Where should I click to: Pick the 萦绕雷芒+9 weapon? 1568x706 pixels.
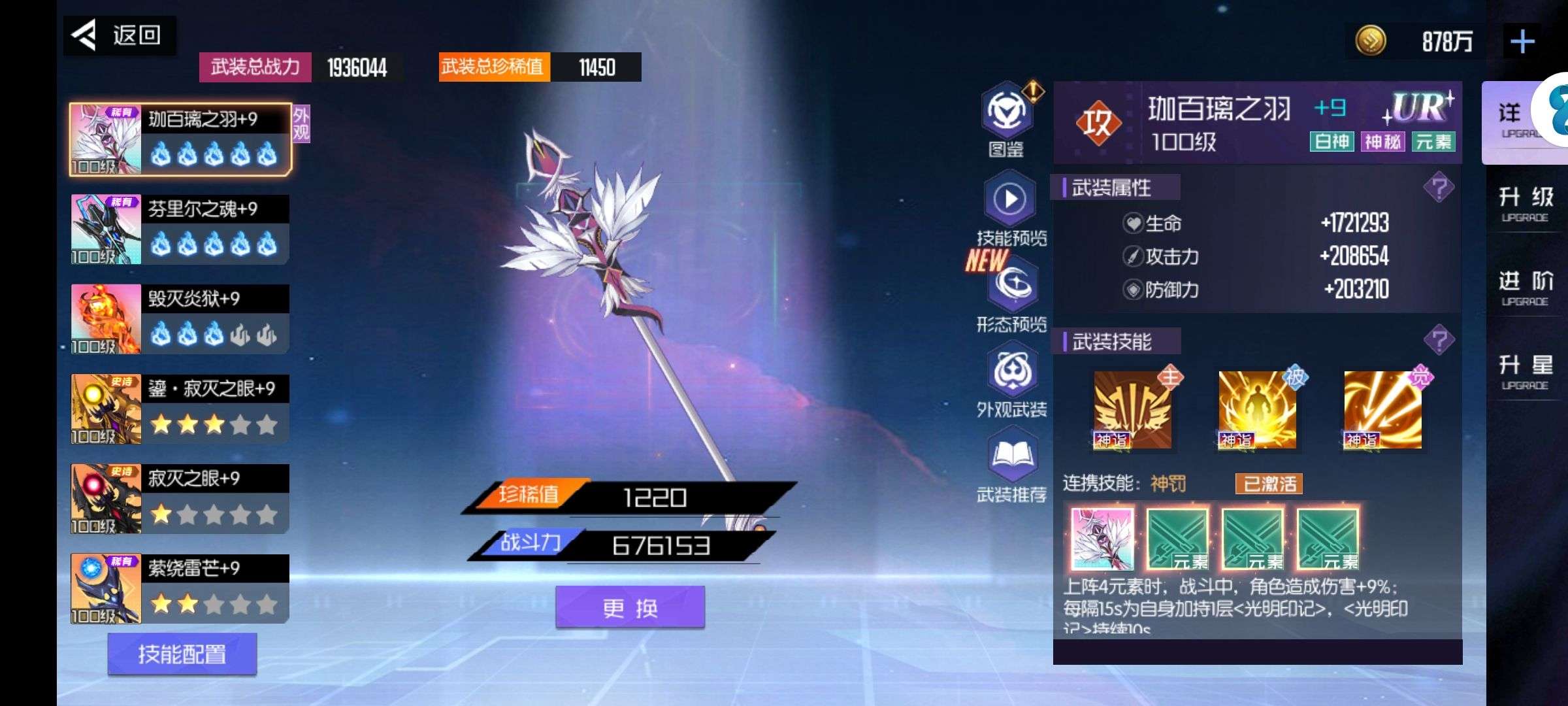pos(180,588)
